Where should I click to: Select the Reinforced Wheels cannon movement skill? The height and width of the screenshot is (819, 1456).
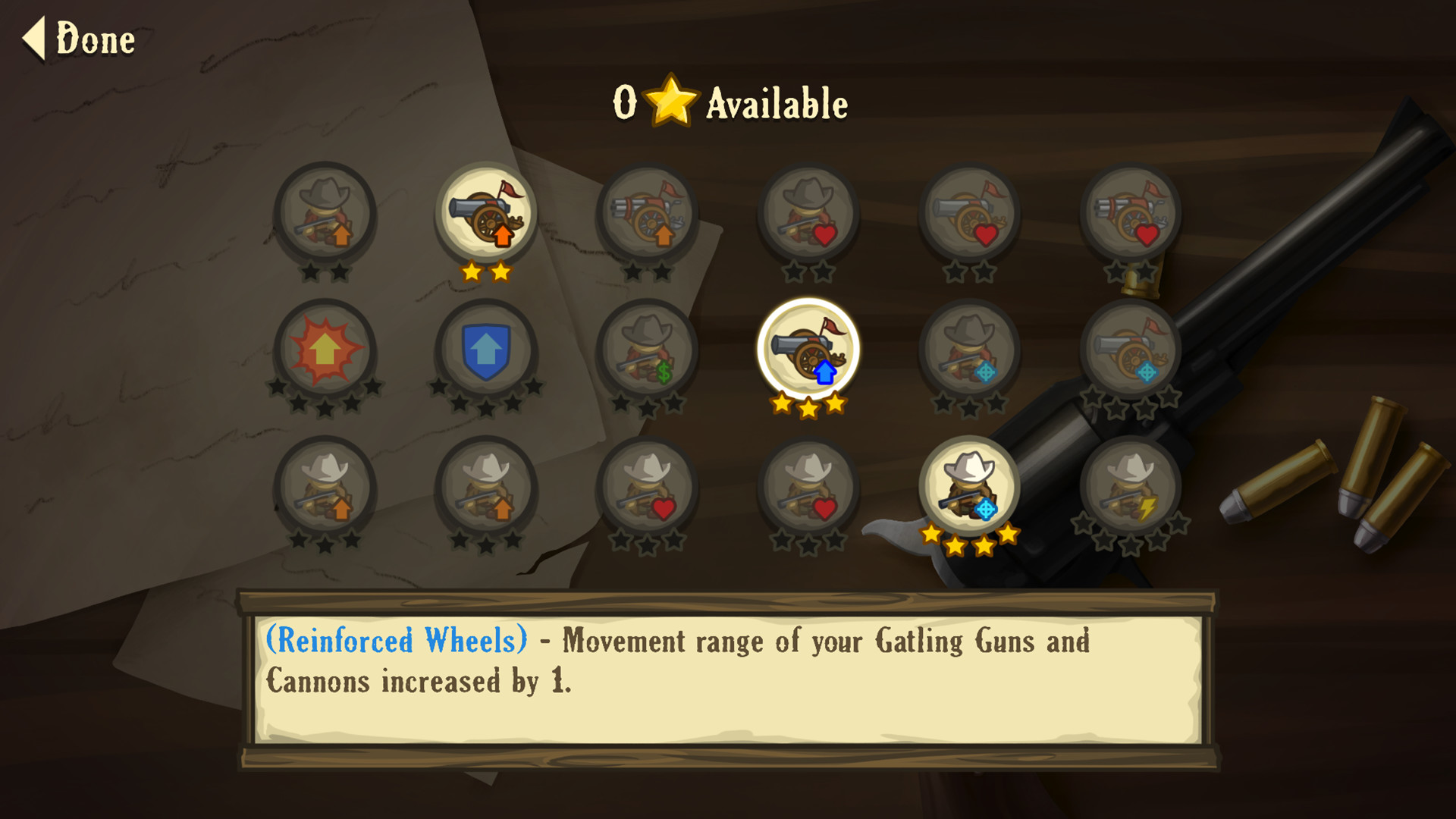tap(808, 349)
